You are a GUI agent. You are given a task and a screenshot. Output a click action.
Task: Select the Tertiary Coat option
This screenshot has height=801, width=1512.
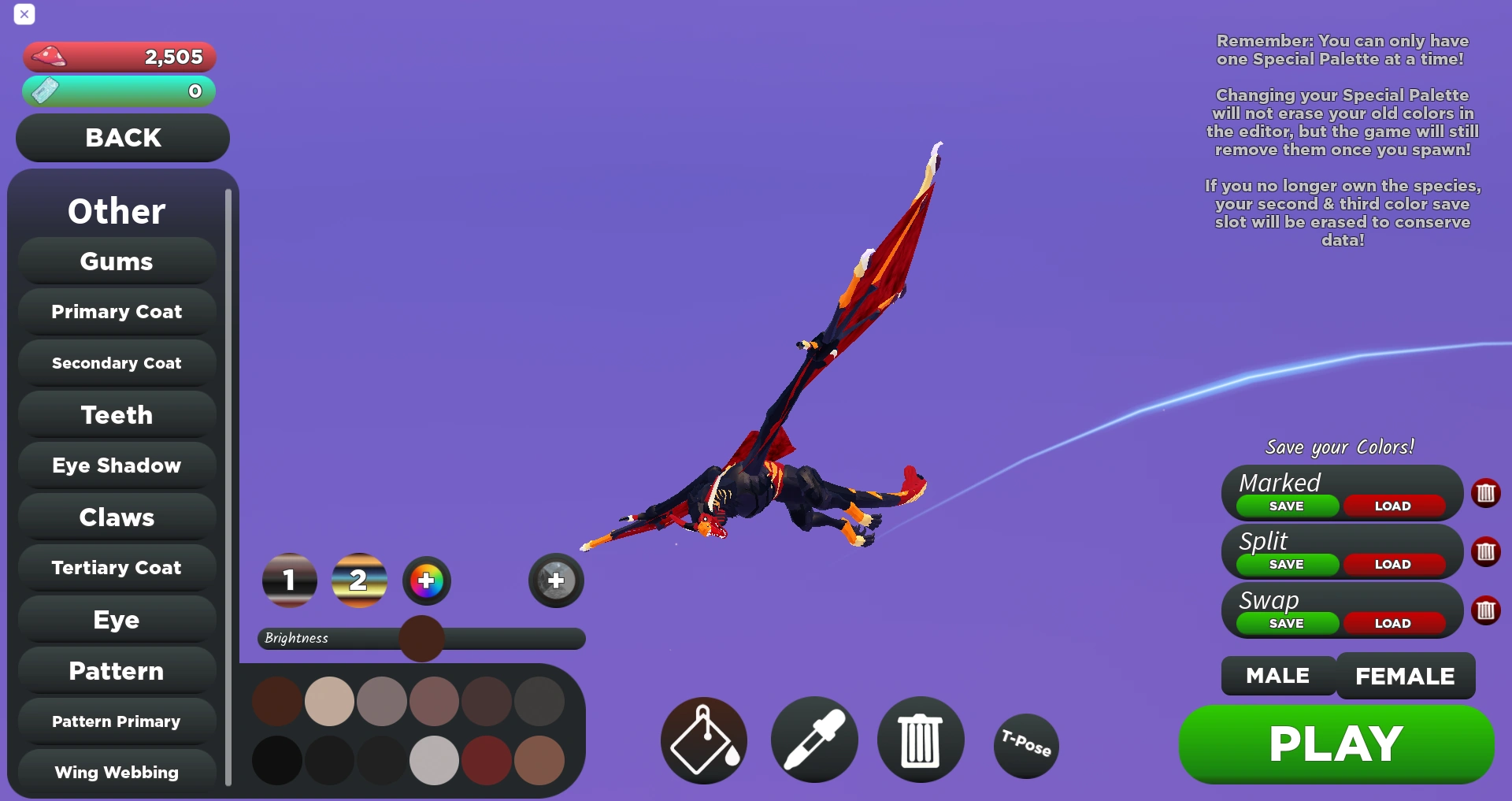(x=116, y=568)
